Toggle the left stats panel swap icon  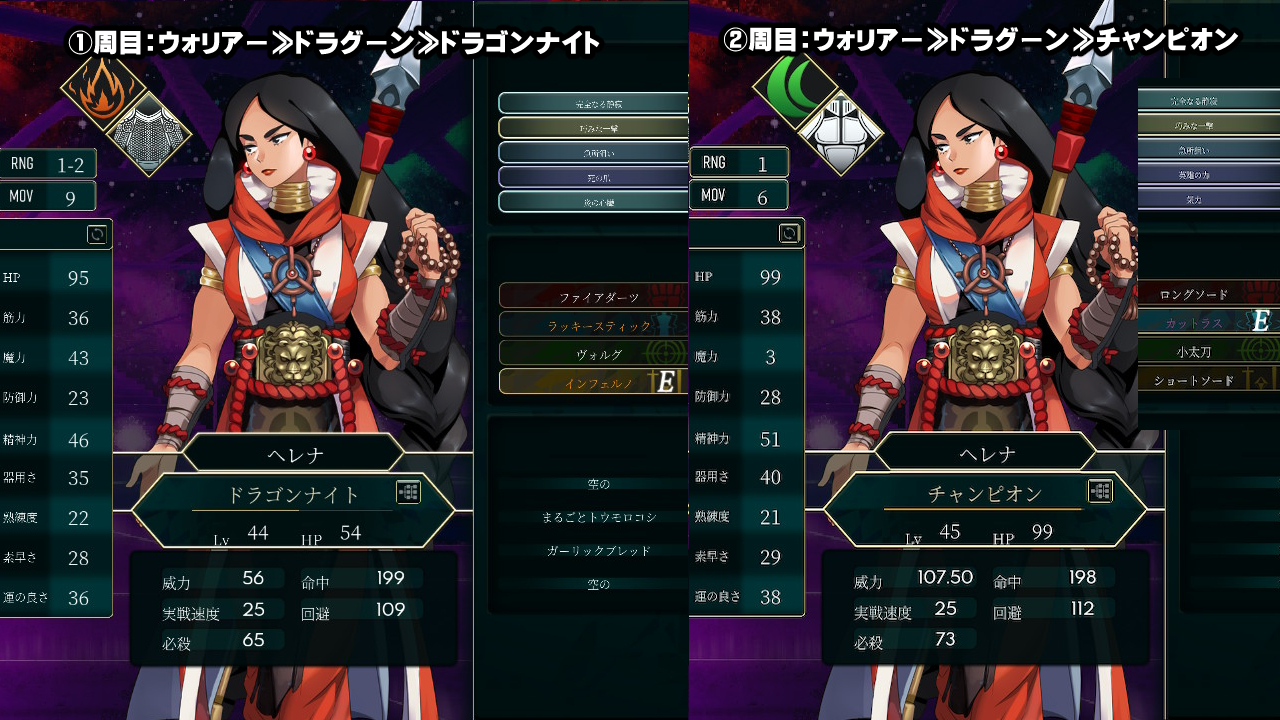point(97,234)
